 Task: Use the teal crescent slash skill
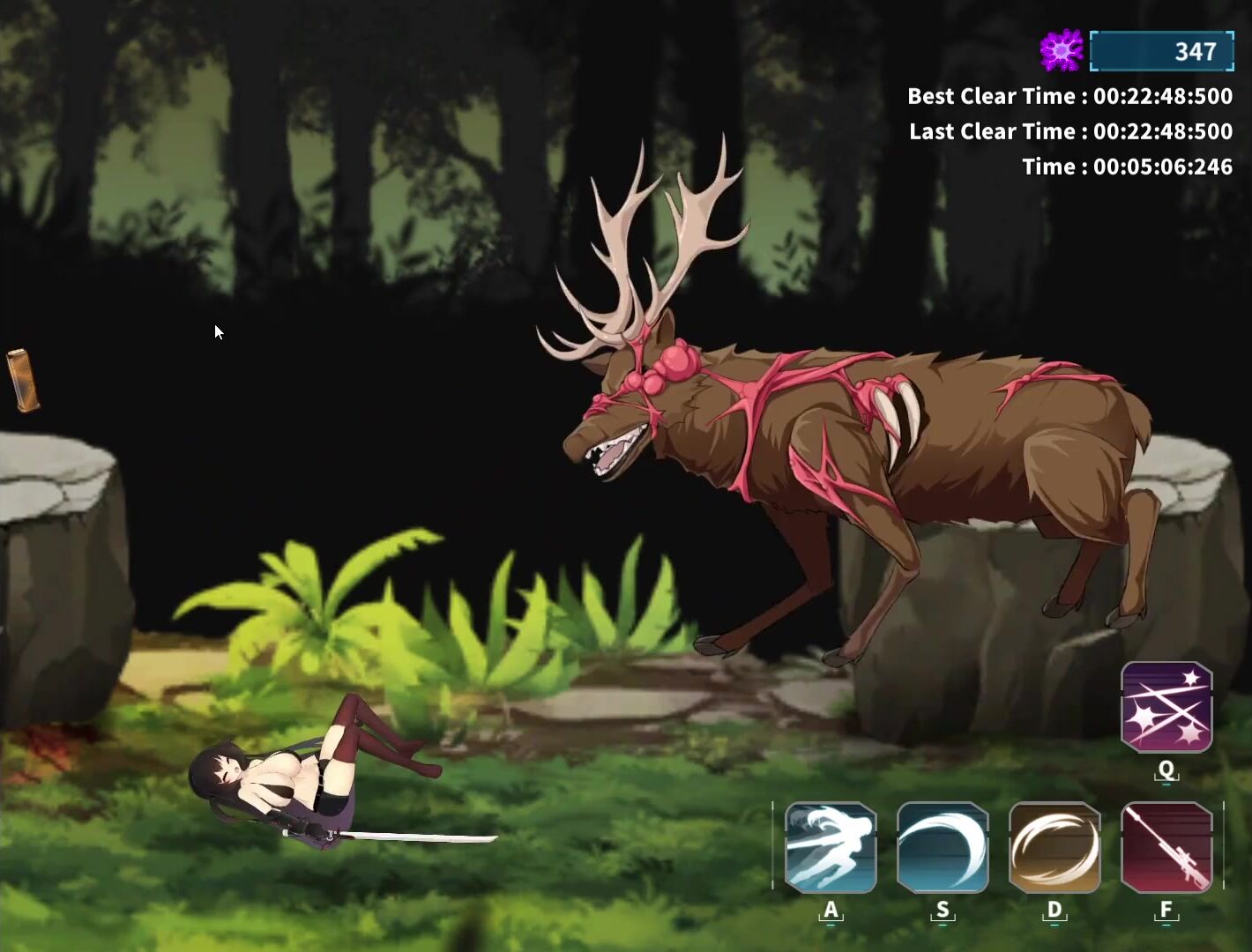[x=942, y=847]
